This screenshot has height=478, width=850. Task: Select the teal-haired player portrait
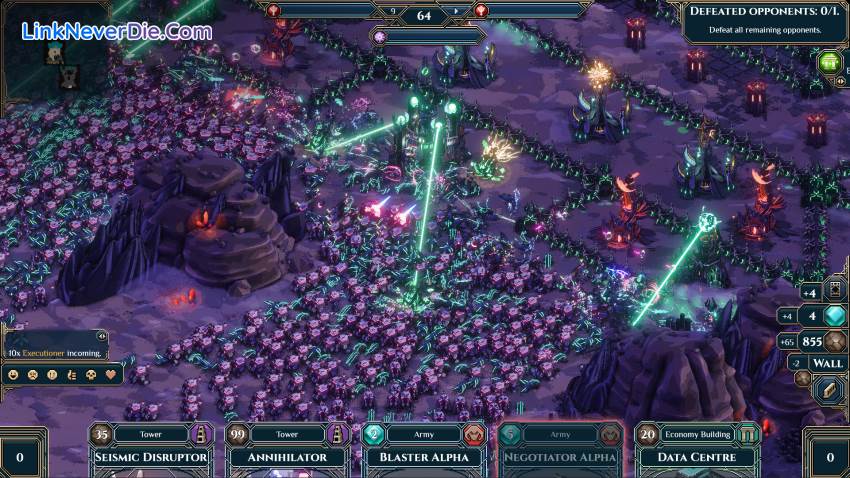(x=55, y=52)
